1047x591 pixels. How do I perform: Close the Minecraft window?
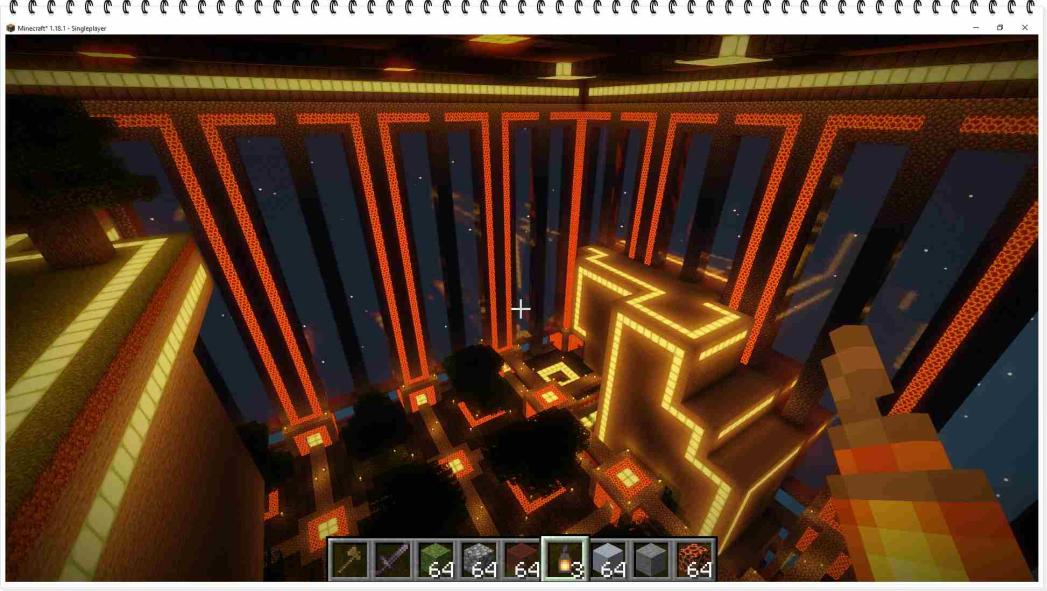1025,28
